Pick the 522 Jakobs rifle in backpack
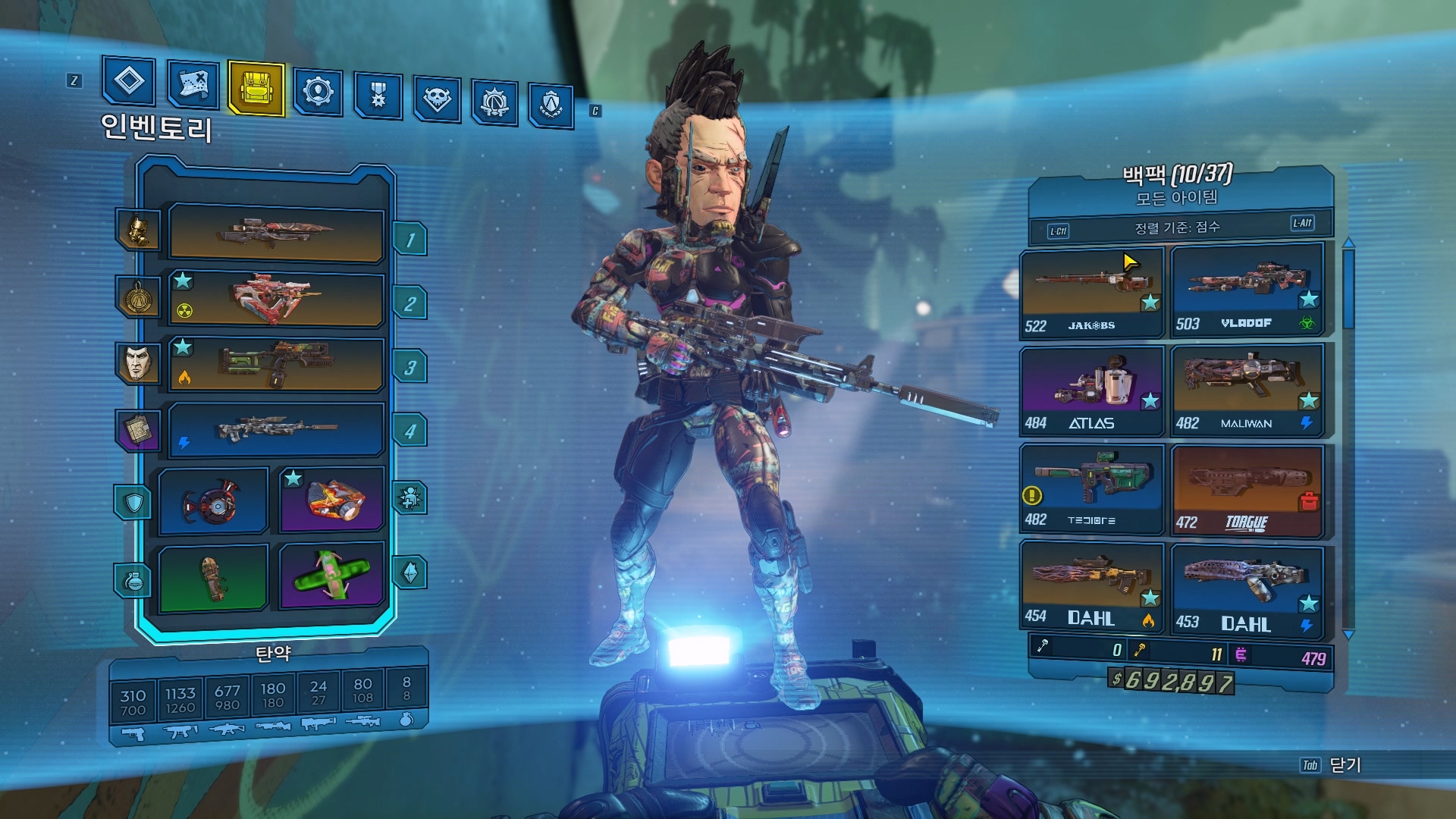 pyautogui.click(x=1091, y=292)
